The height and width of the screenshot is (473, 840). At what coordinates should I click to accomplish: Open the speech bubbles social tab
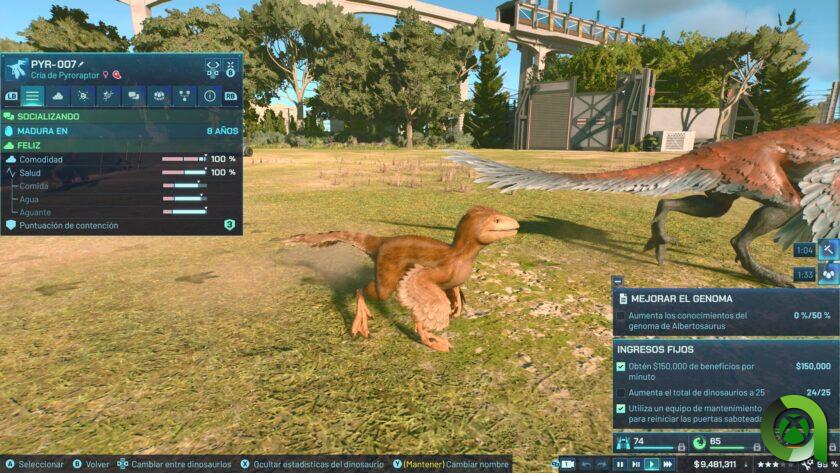[134, 96]
